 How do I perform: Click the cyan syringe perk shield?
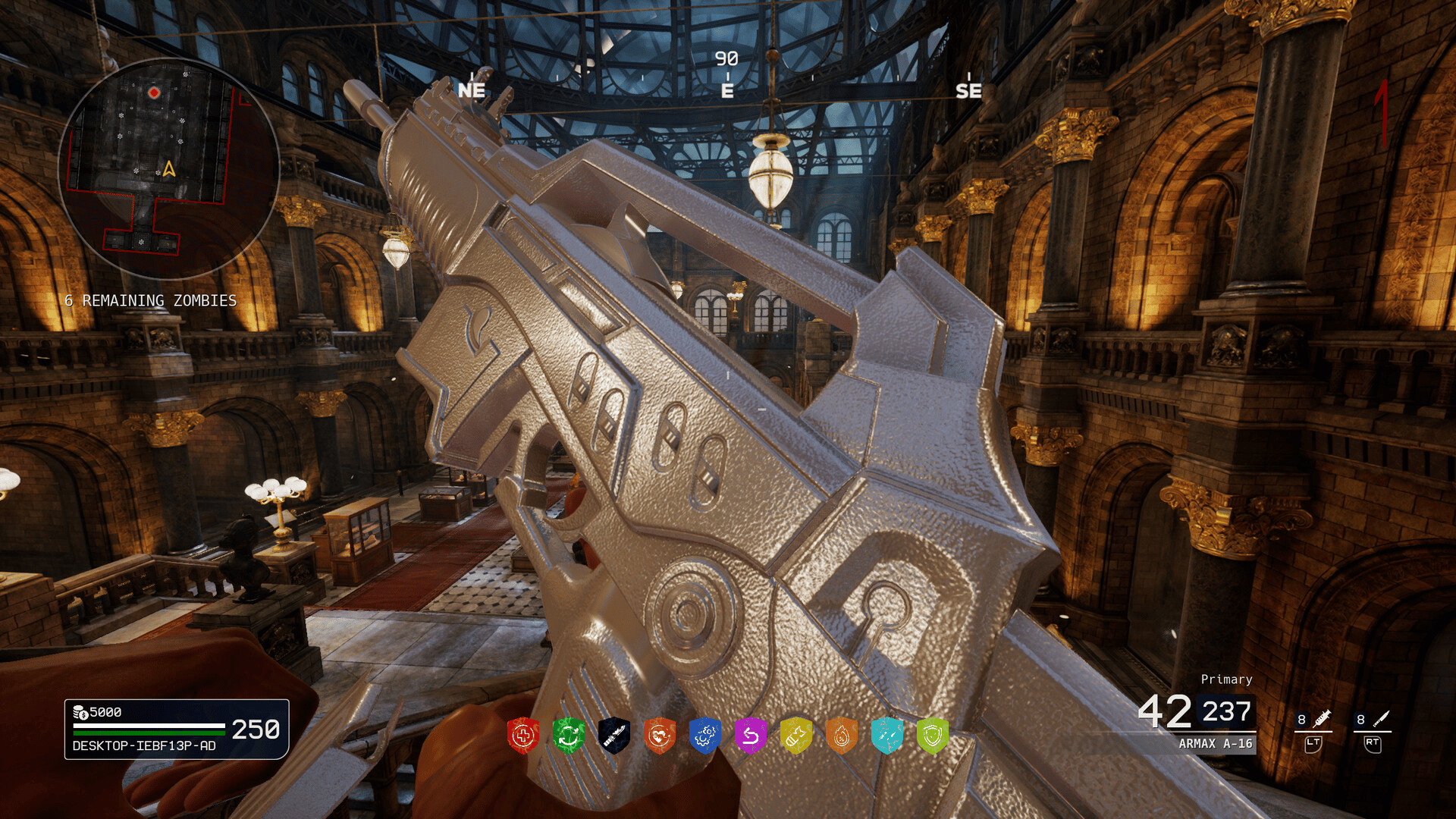click(887, 736)
